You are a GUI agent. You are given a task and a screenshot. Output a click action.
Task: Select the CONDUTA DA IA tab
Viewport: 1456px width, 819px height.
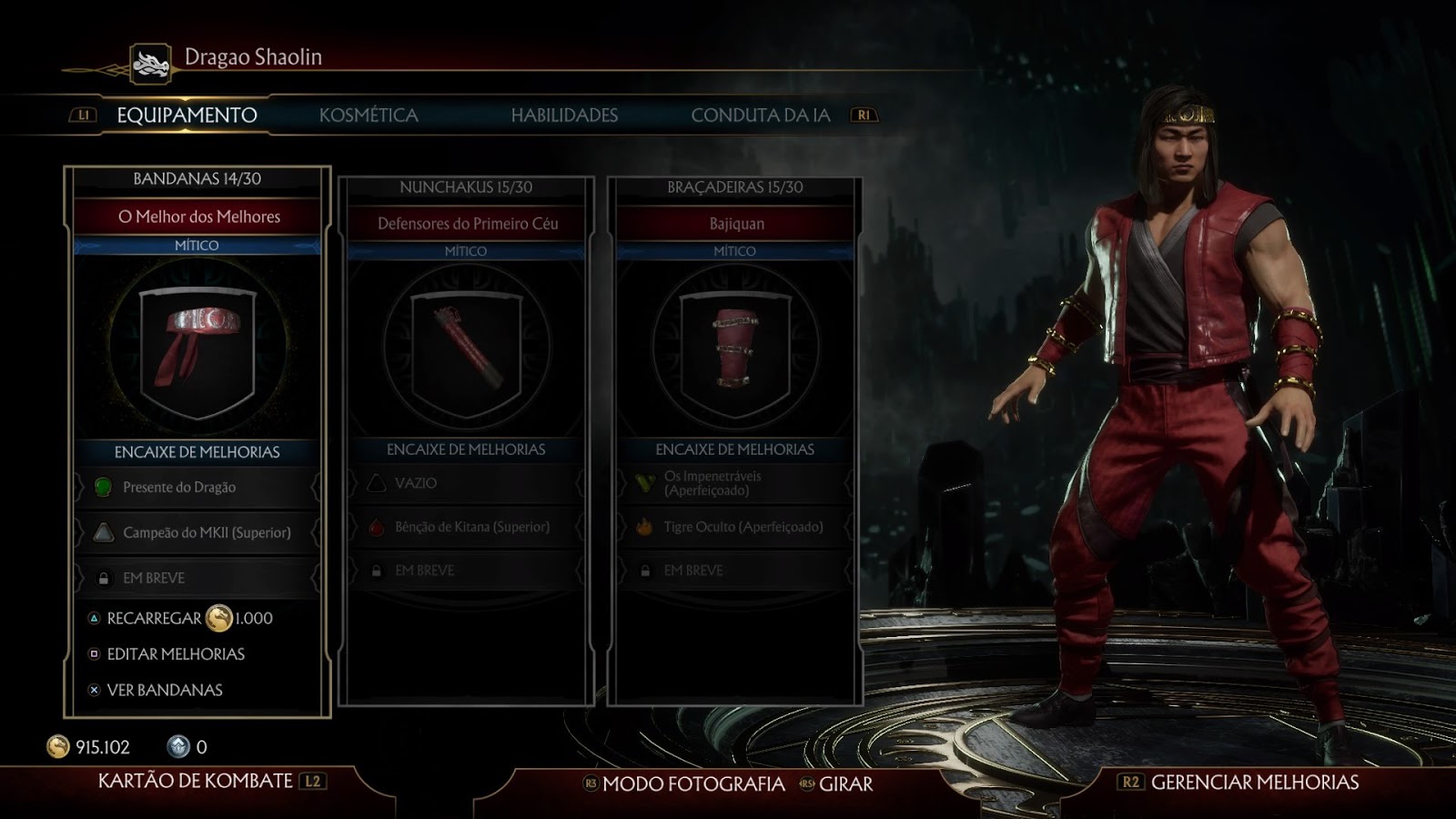point(762,116)
